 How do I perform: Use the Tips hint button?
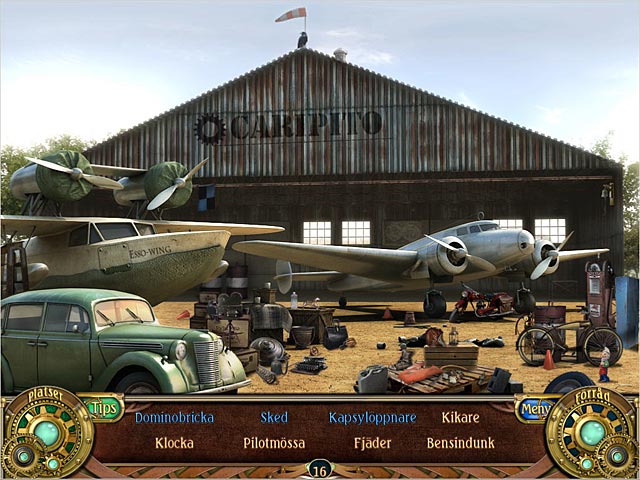point(103,408)
